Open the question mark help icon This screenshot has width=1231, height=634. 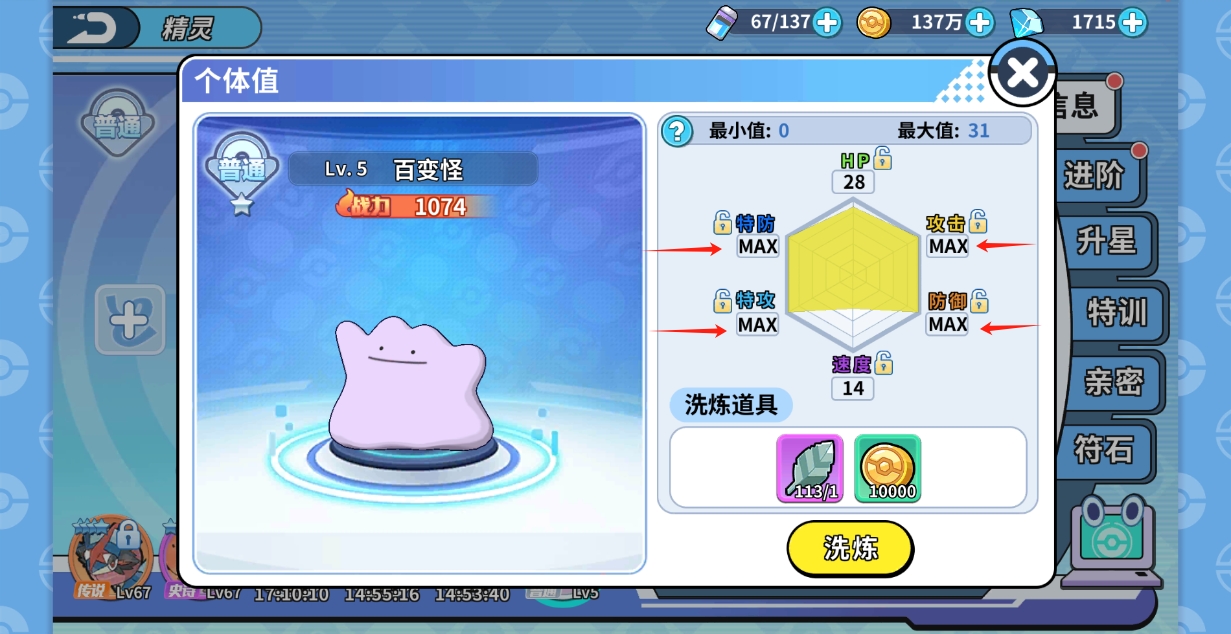(677, 131)
